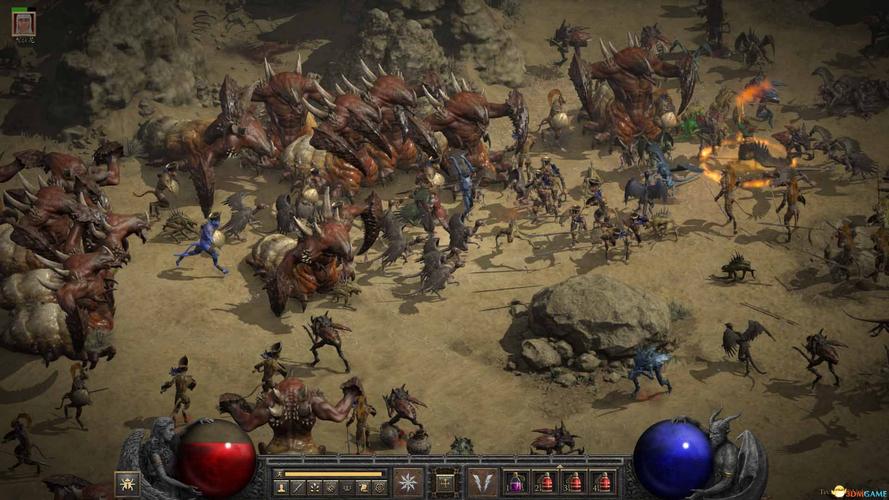The height and width of the screenshot is (500, 889).
Task: Open the game menu gear icon
Action: click(x=379, y=487)
